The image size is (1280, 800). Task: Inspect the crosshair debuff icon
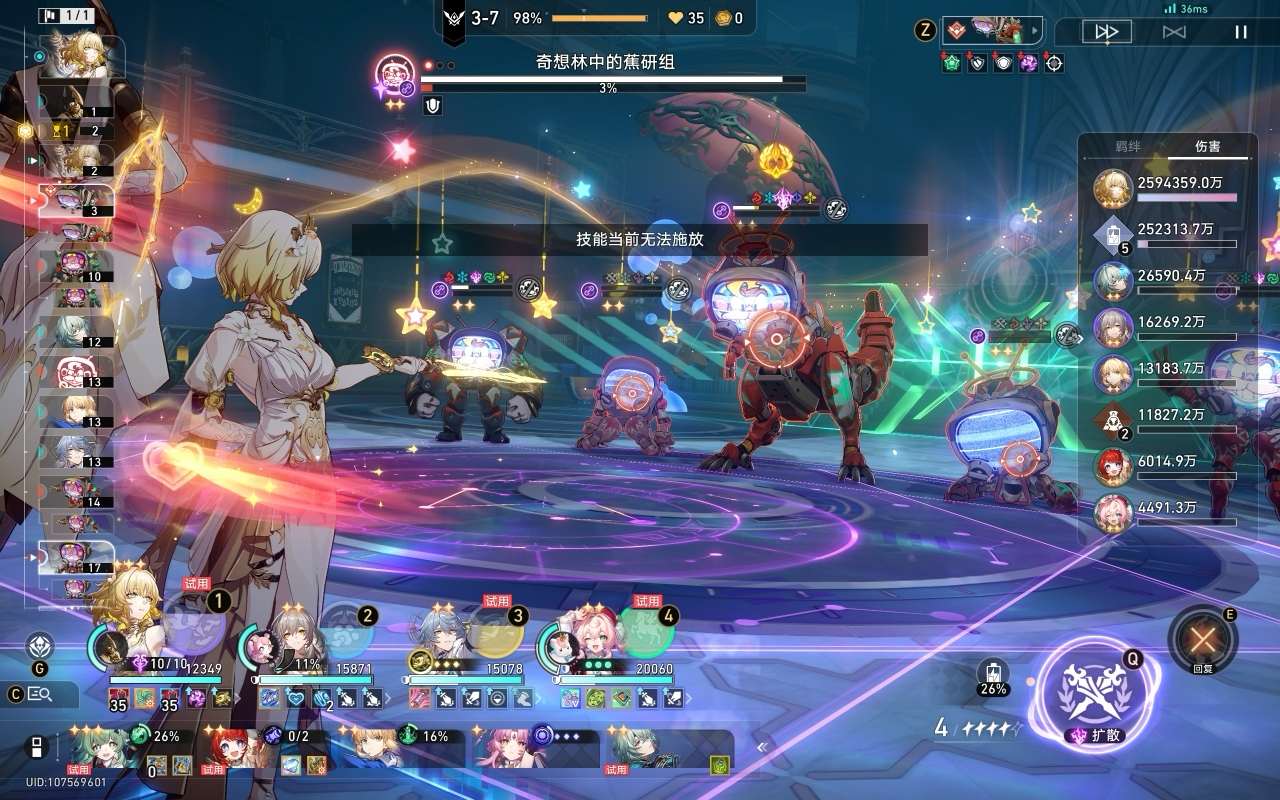coord(1053,63)
